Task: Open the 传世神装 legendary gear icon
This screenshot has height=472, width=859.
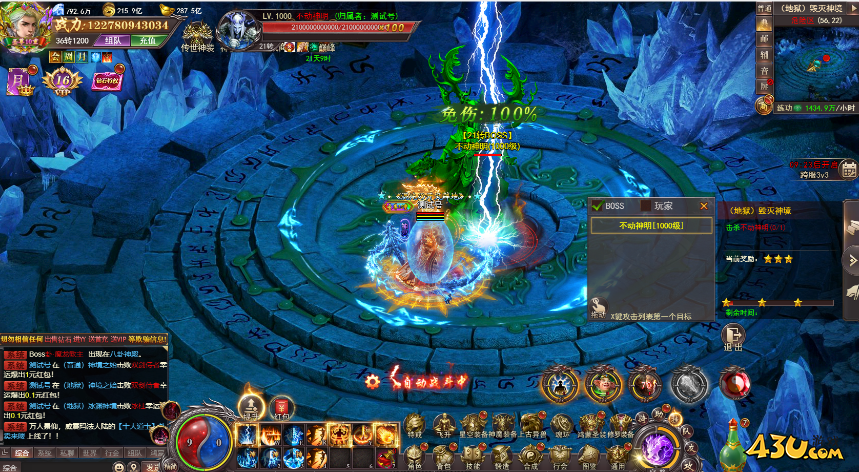Action: pos(196,30)
